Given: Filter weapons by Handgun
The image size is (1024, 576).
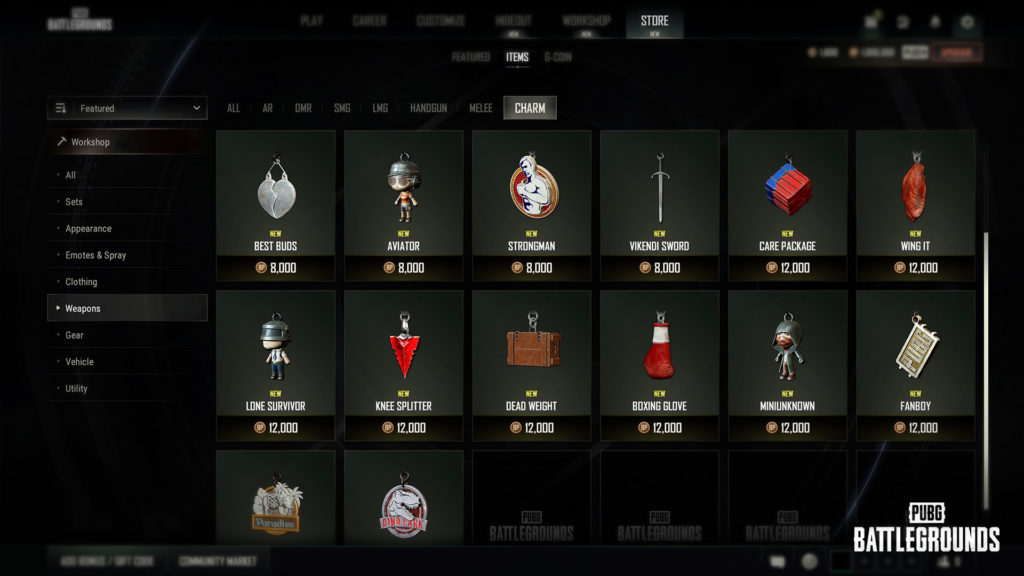Looking at the screenshot, I should point(427,108).
